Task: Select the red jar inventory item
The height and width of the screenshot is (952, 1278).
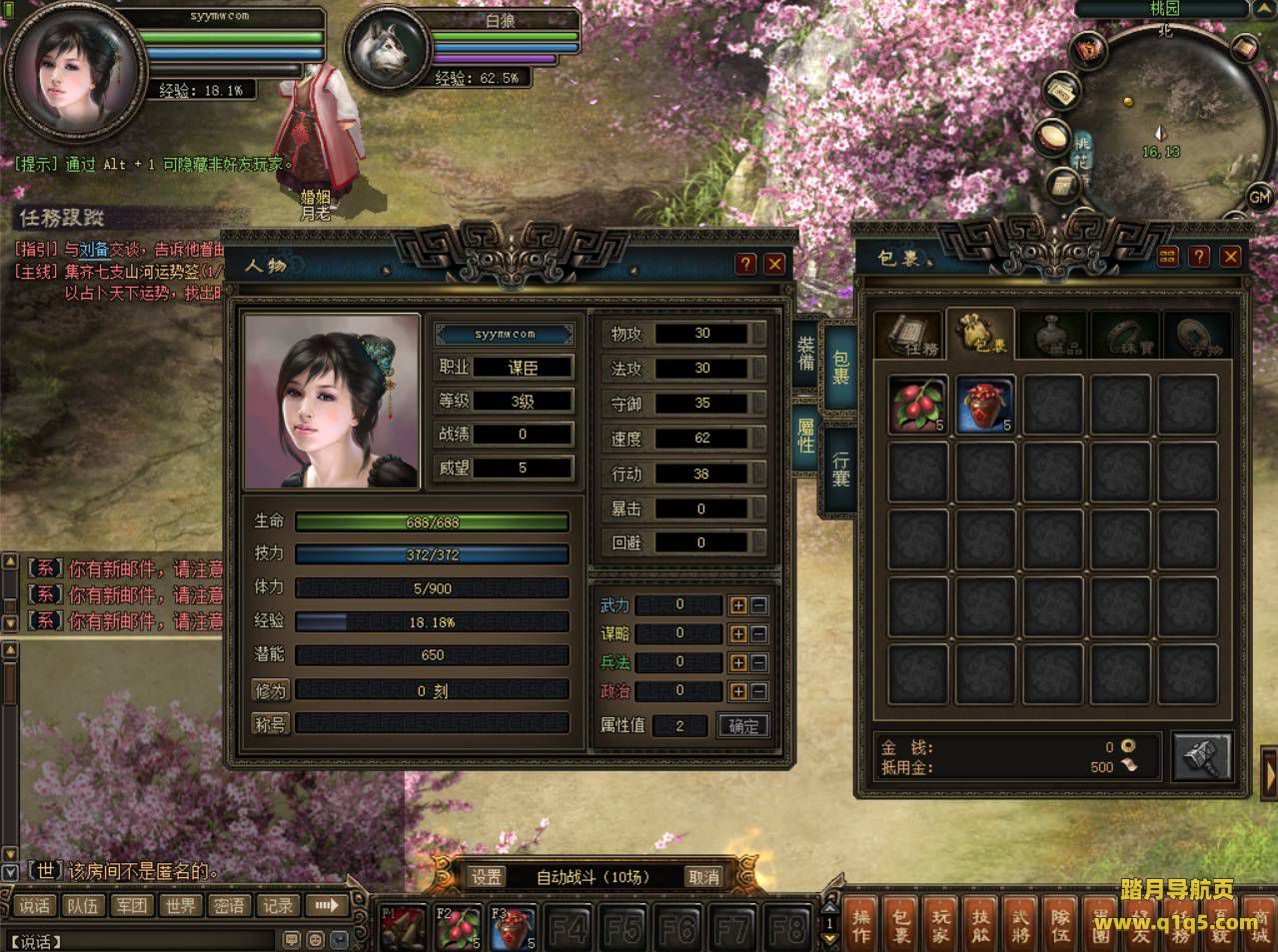Action: (x=985, y=405)
